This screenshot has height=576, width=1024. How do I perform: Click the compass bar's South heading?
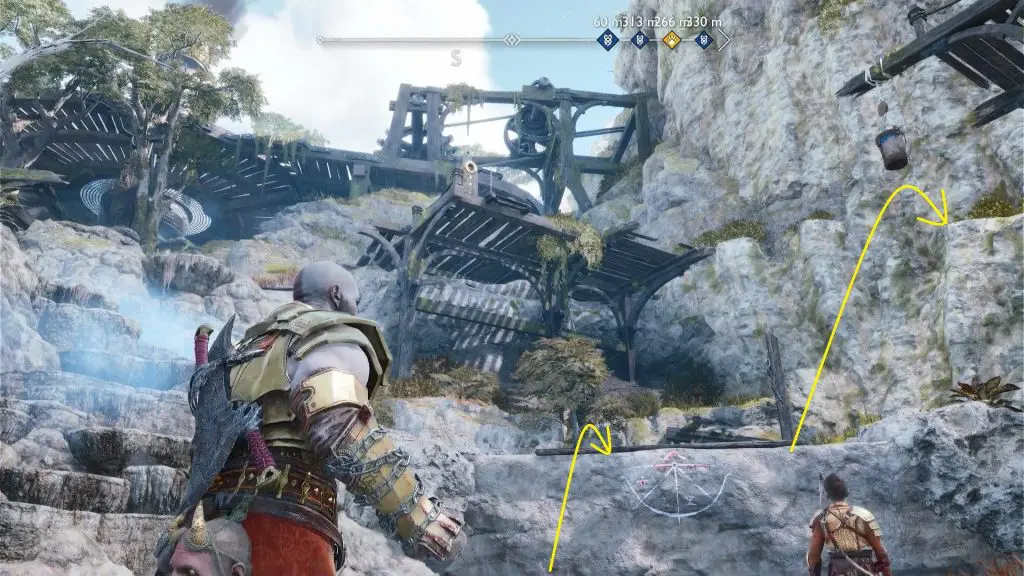click(x=456, y=57)
